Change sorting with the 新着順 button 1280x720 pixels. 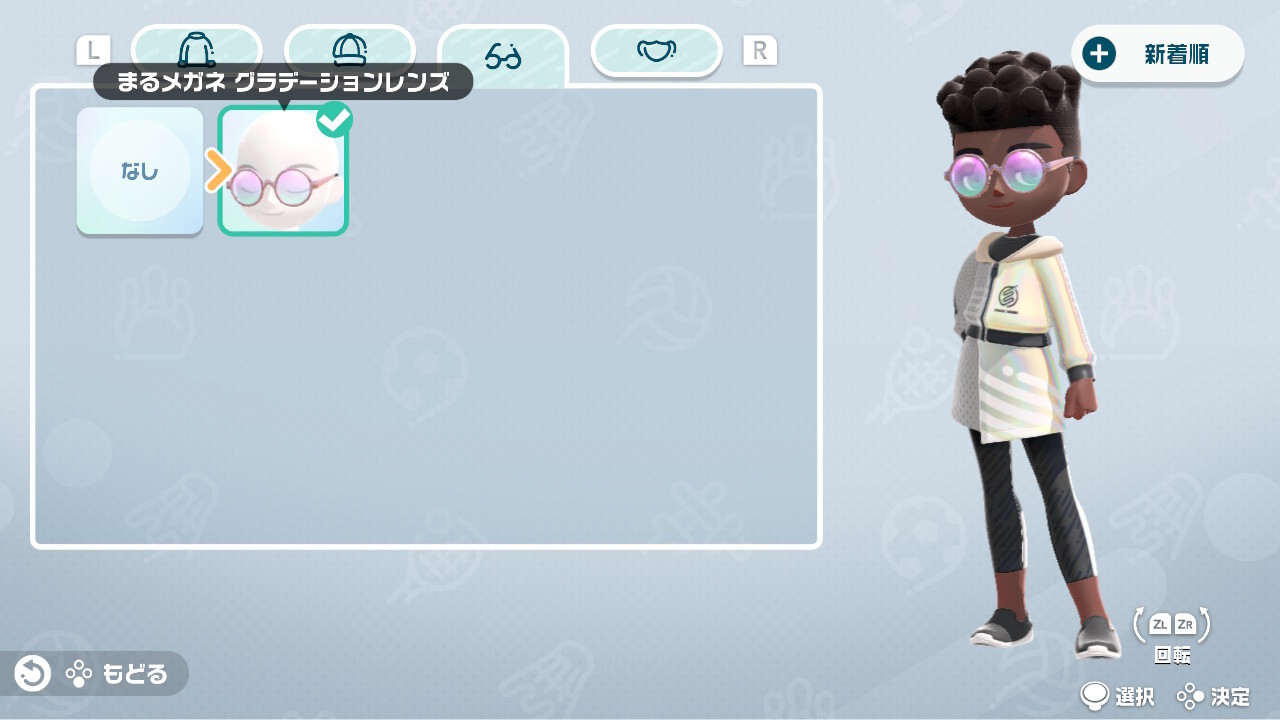(x=1157, y=54)
